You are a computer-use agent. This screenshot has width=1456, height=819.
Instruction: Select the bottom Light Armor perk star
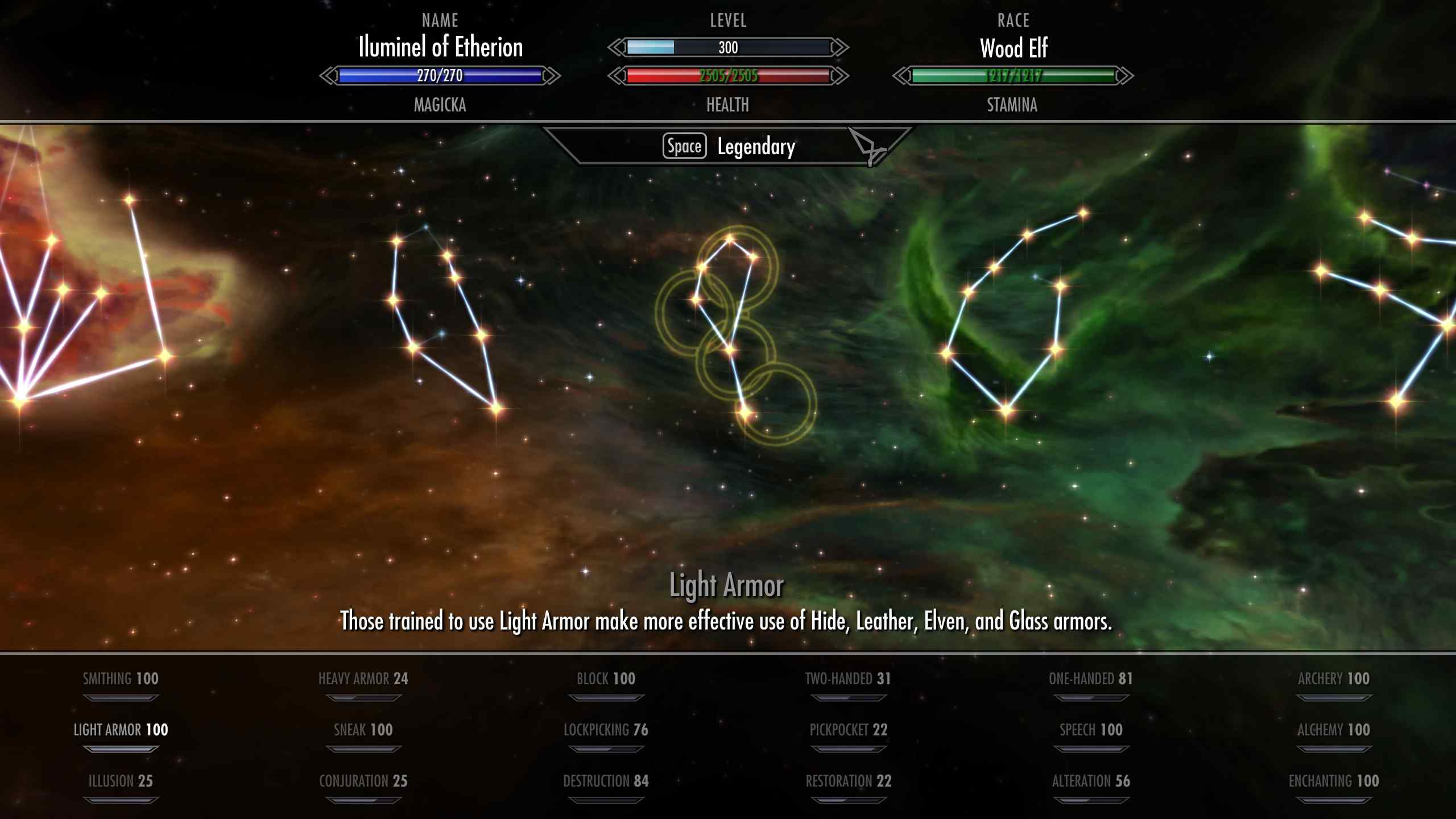pyautogui.click(x=745, y=411)
